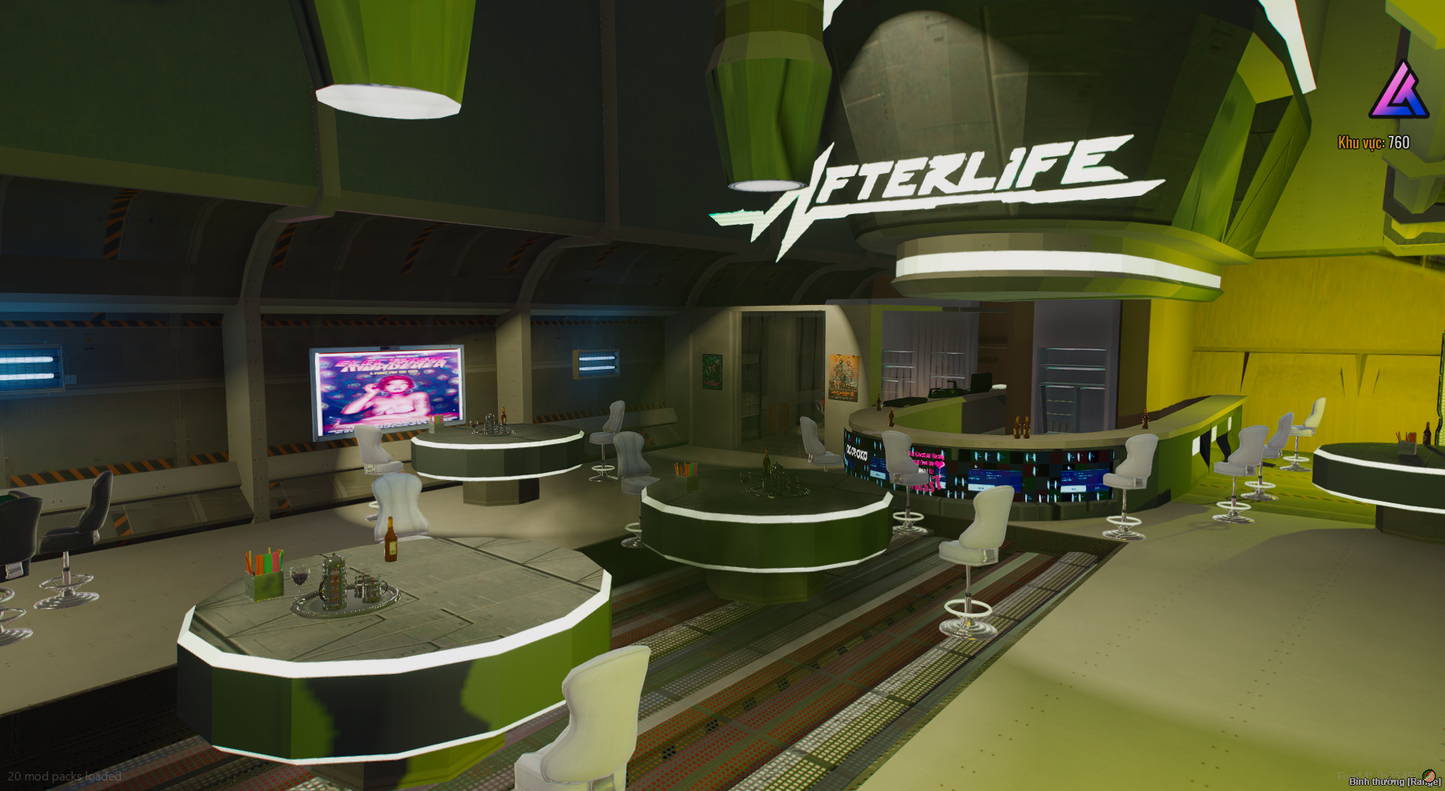The width and height of the screenshot is (1445, 791).
Task: Select the wine glass on the front table
Action: [299, 577]
